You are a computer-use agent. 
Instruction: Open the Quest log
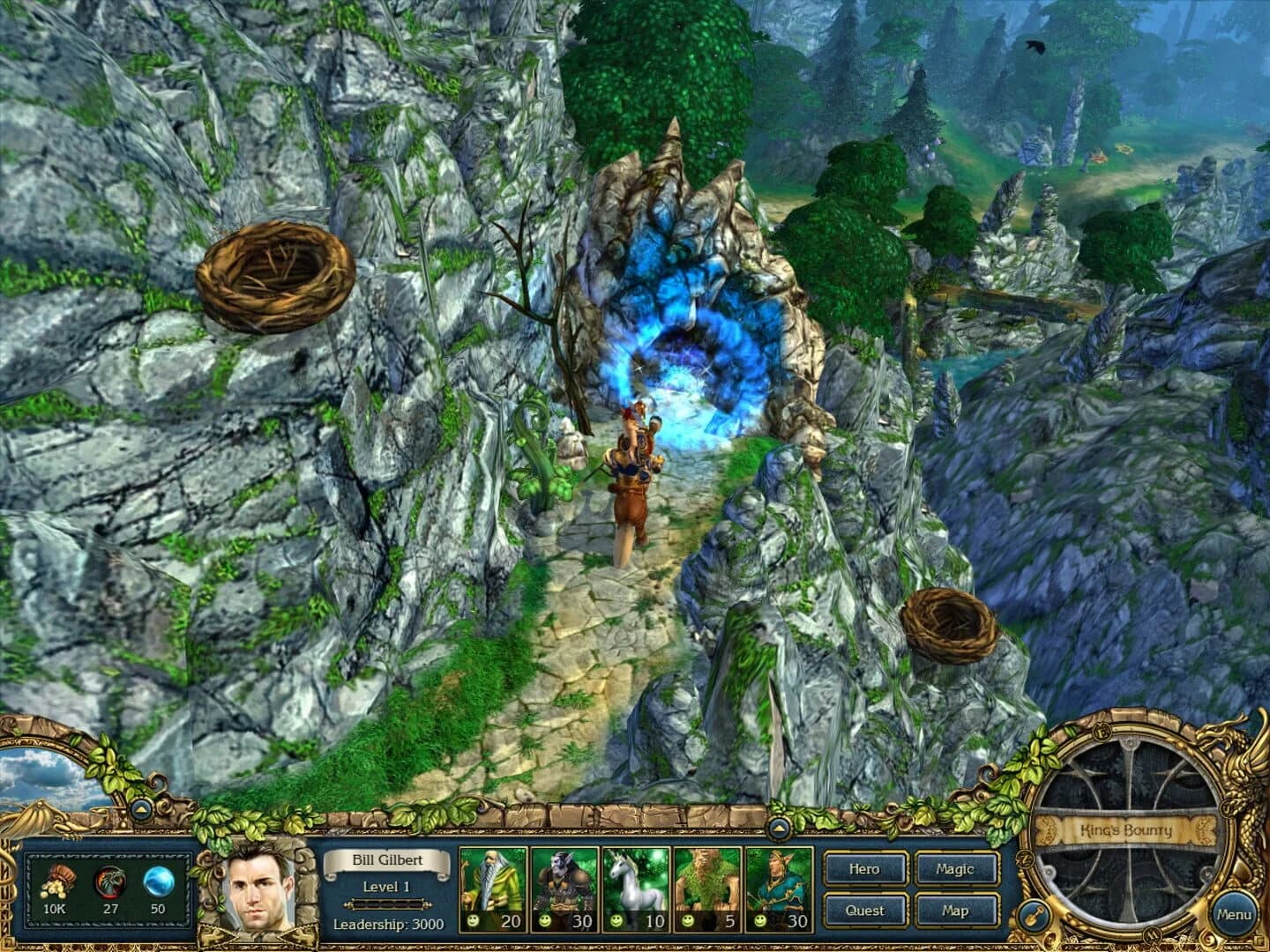click(864, 911)
